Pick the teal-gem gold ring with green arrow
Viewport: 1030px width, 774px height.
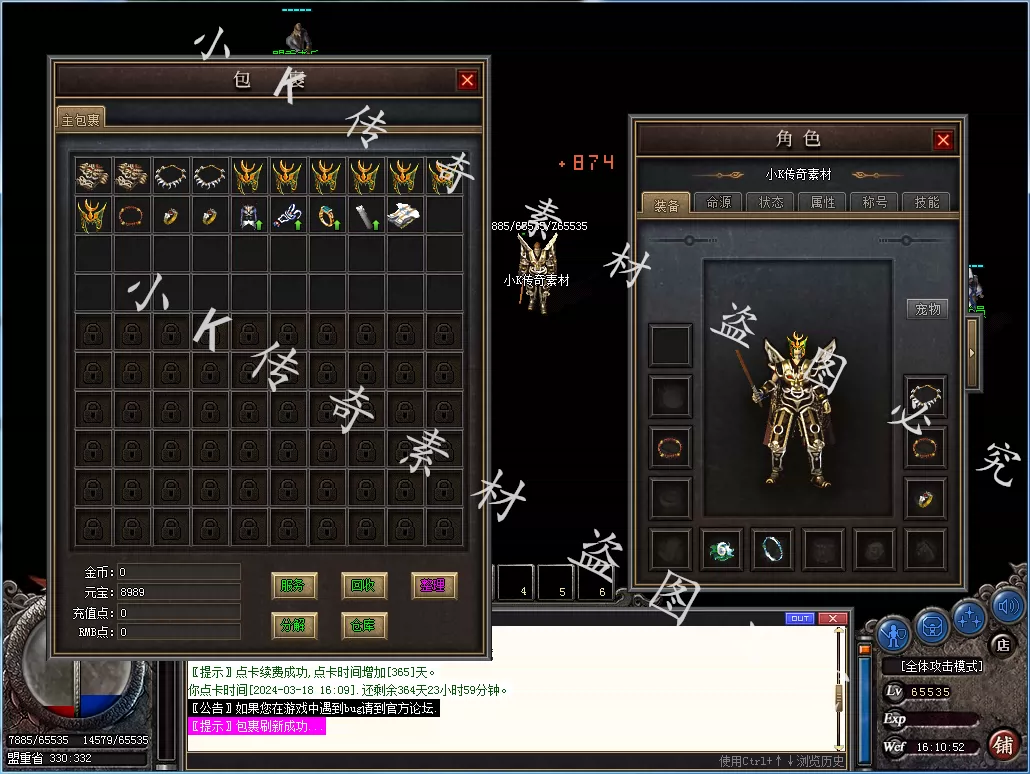[x=327, y=214]
